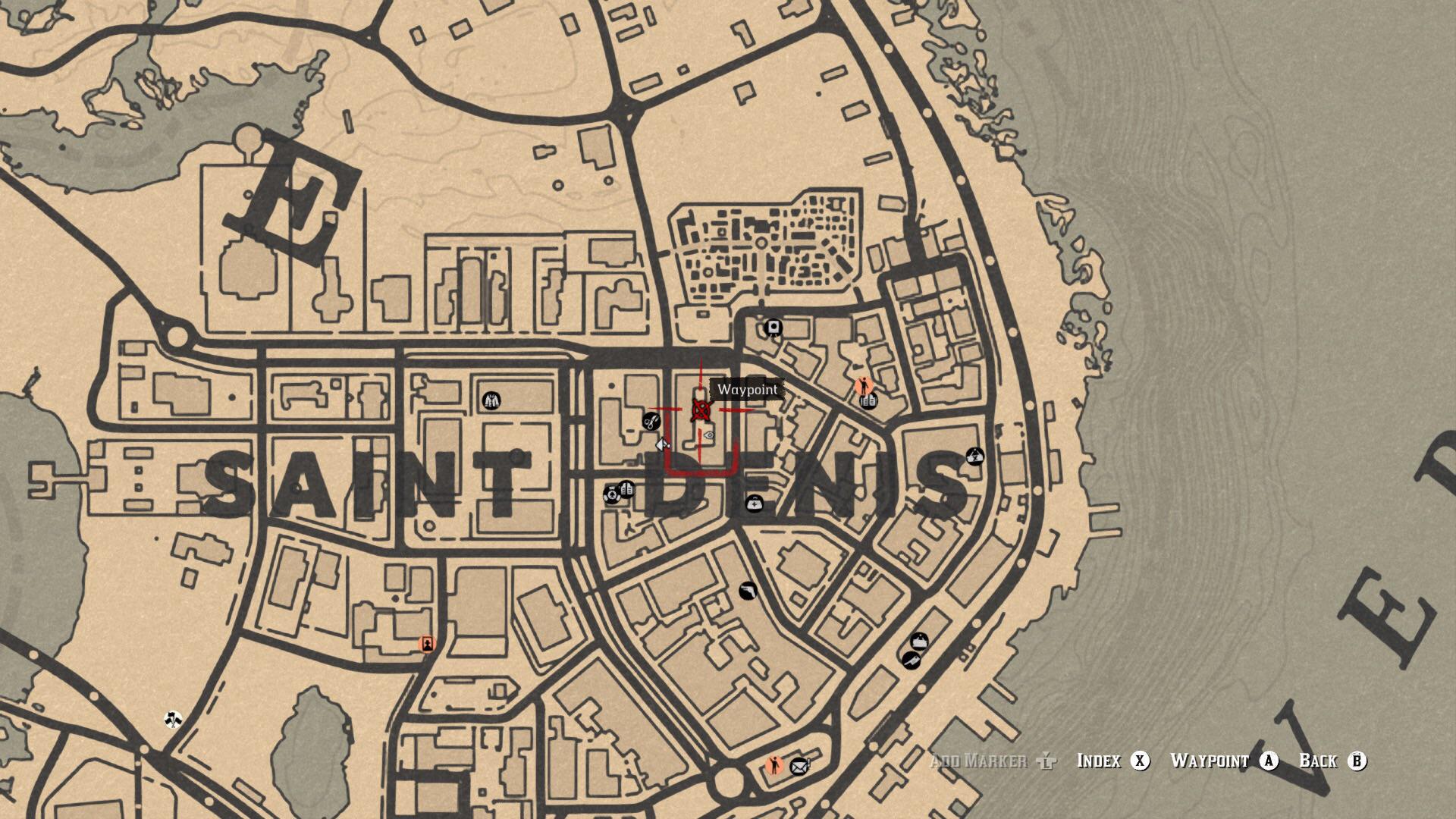
Task: Click the fence mask icon east of the city
Action: pyautogui.click(x=974, y=455)
